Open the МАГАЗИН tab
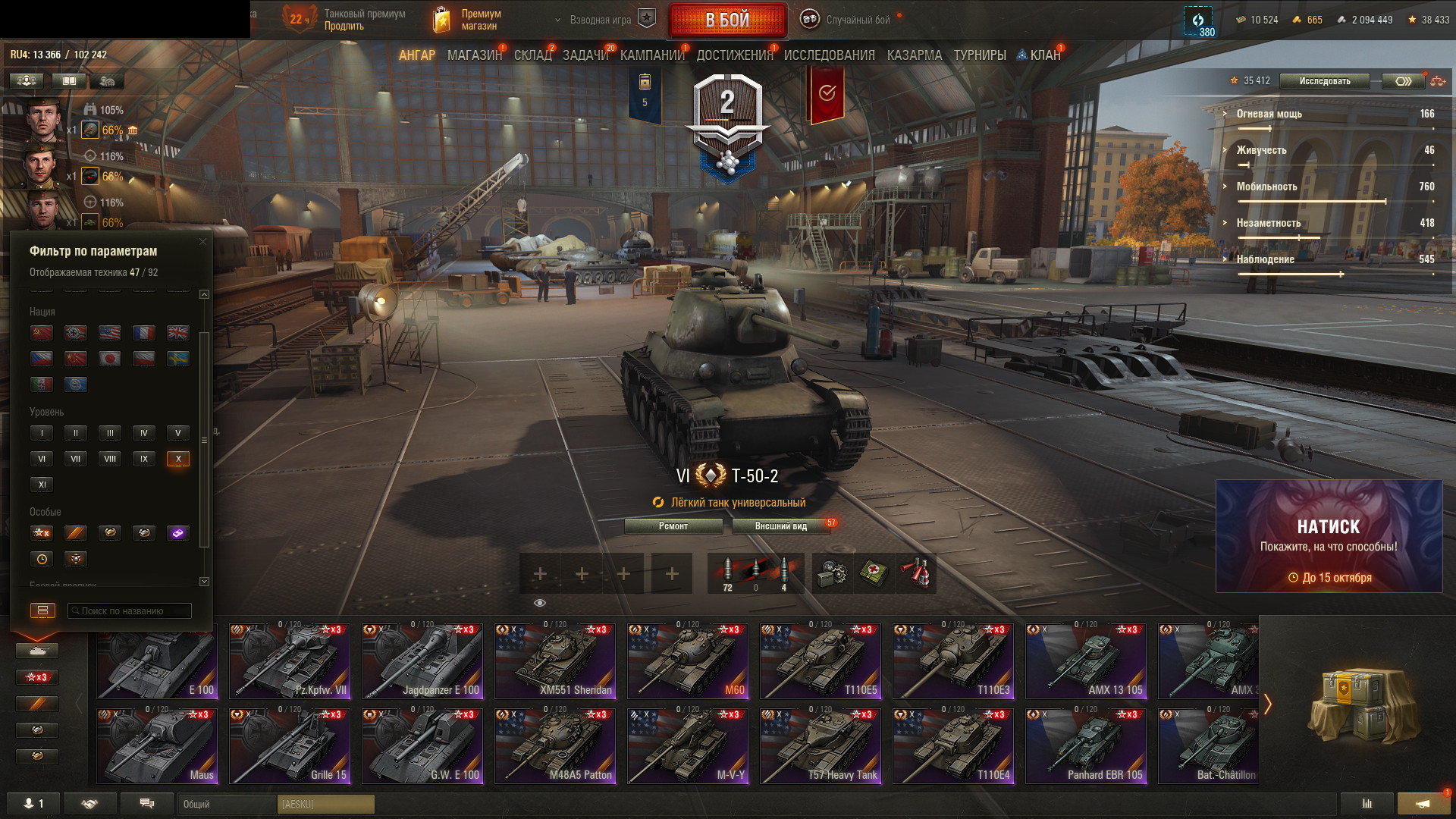Viewport: 1456px width, 819px height. tap(474, 55)
